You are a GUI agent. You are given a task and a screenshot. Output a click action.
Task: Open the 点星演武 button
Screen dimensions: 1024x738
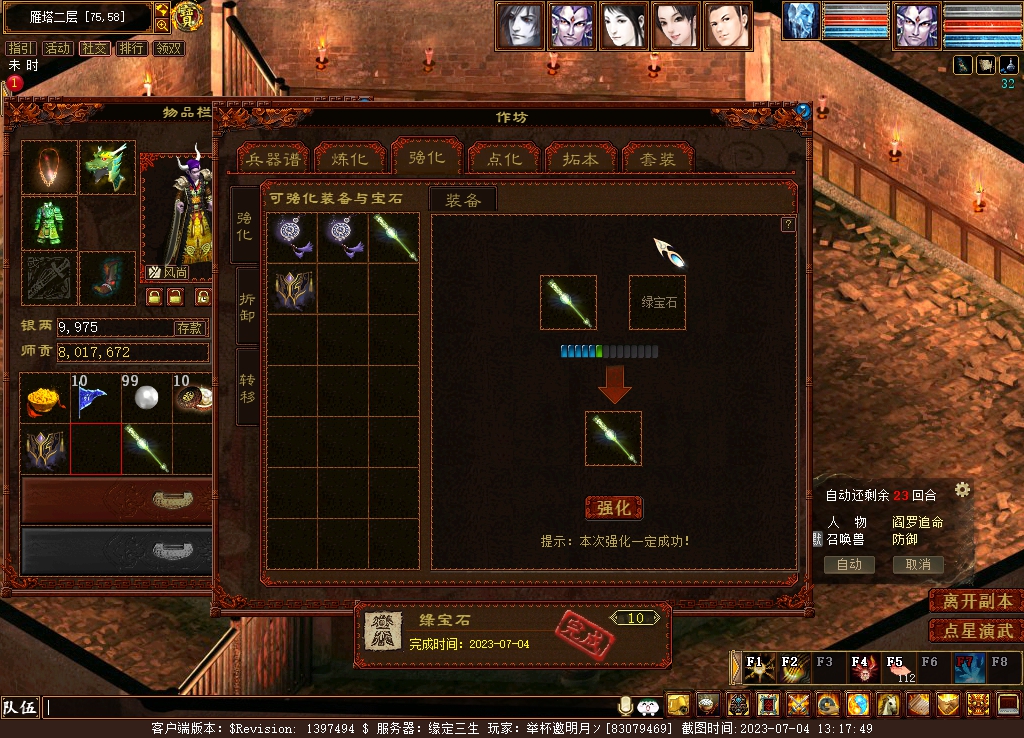[x=976, y=631]
